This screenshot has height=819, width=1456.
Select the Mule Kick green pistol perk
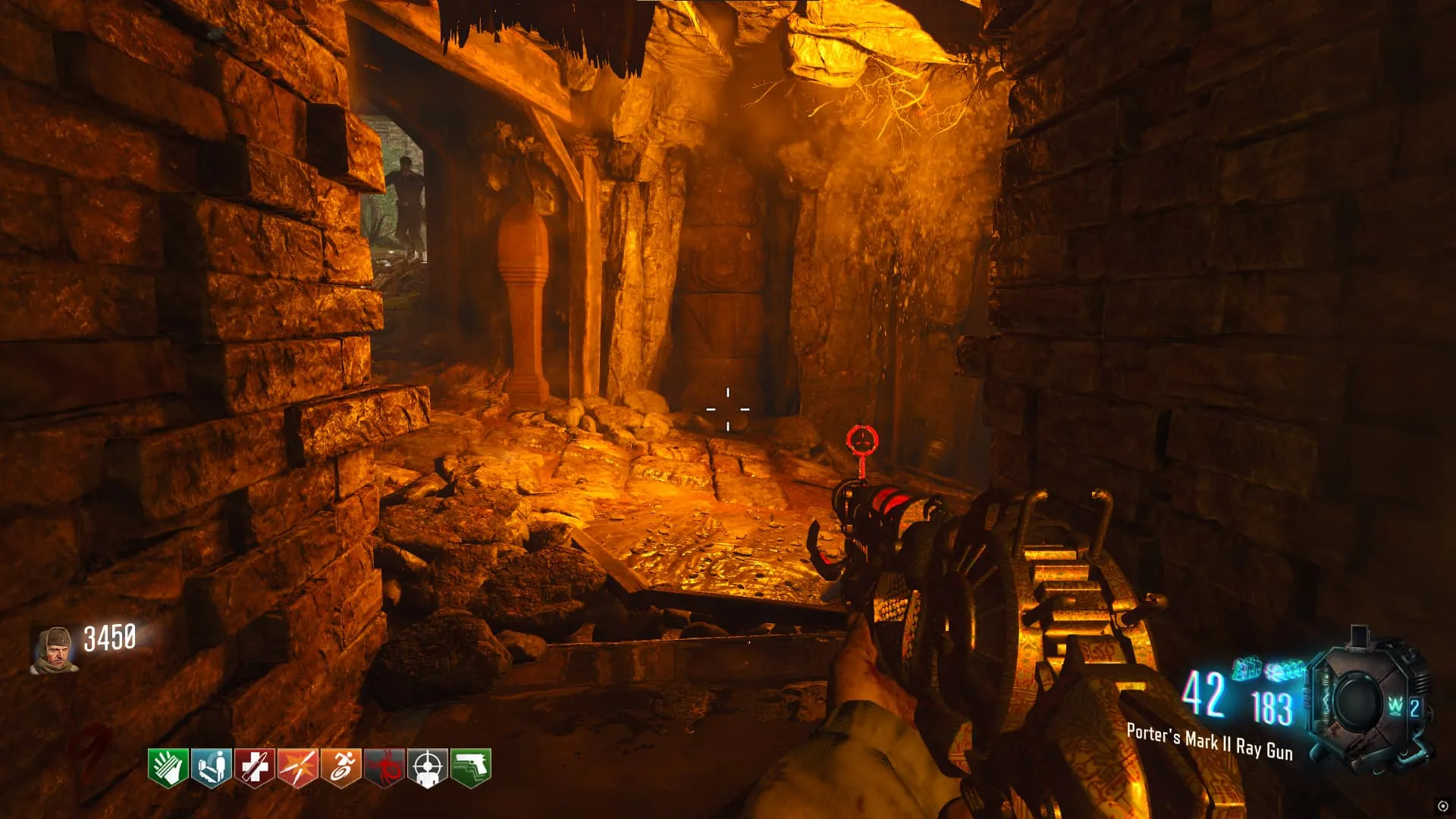[x=470, y=767]
